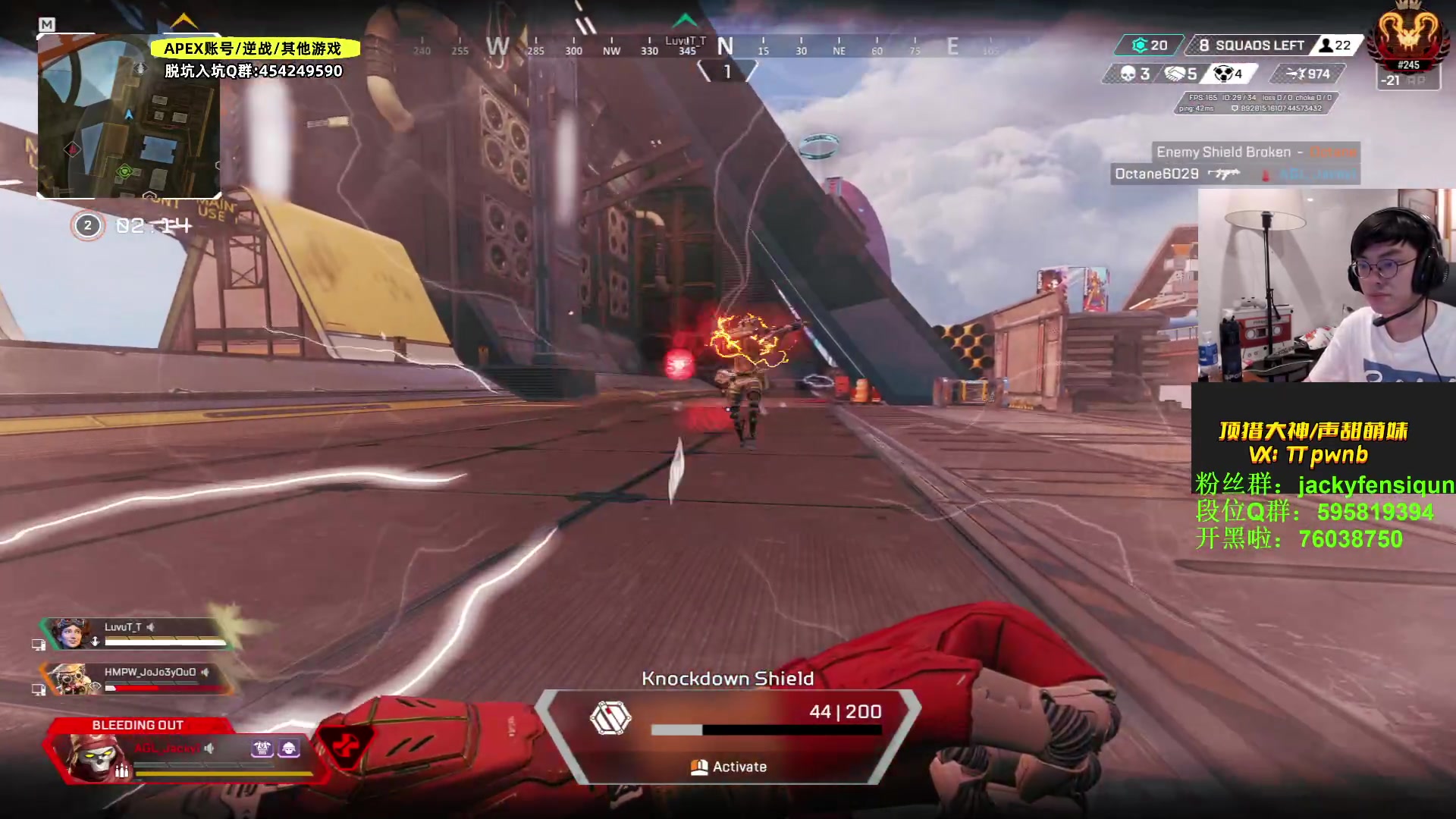Viewport: 1456px width, 819px height.
Task: Open the minimap in the corner
Action: pos(129,116)
